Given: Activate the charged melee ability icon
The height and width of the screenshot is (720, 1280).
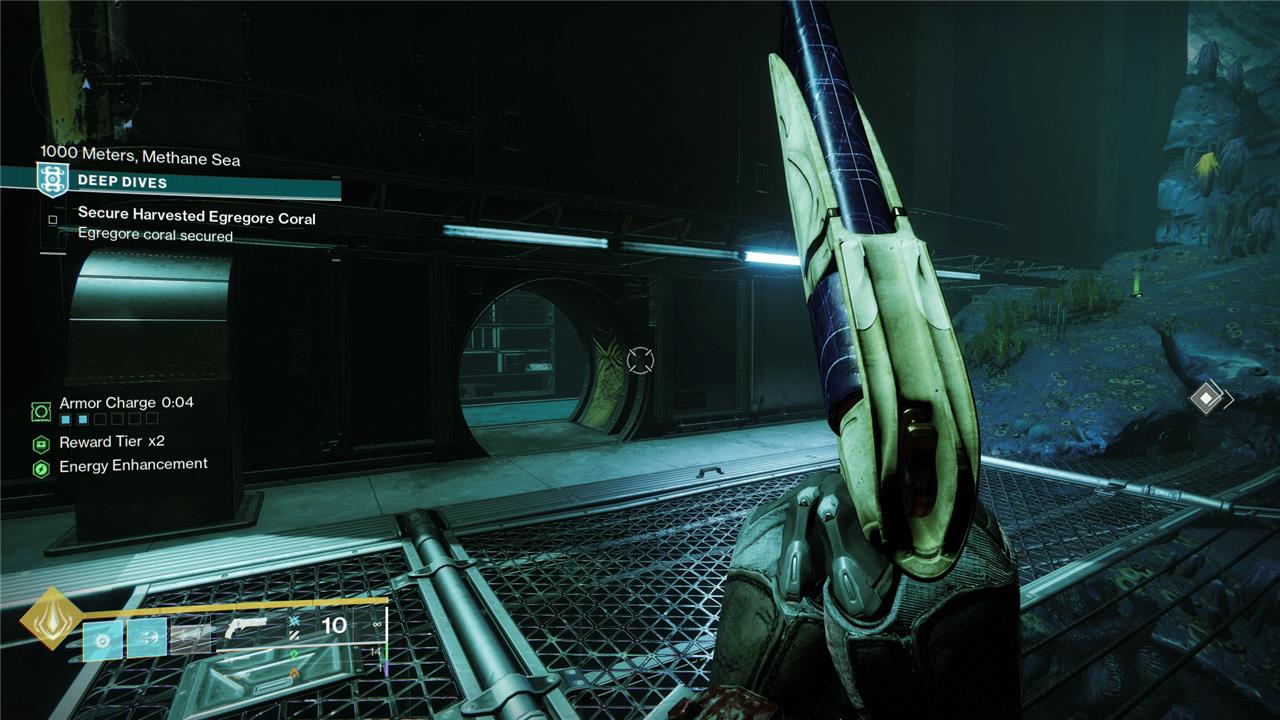Looking at the screenshot, I should click(147, 638).
